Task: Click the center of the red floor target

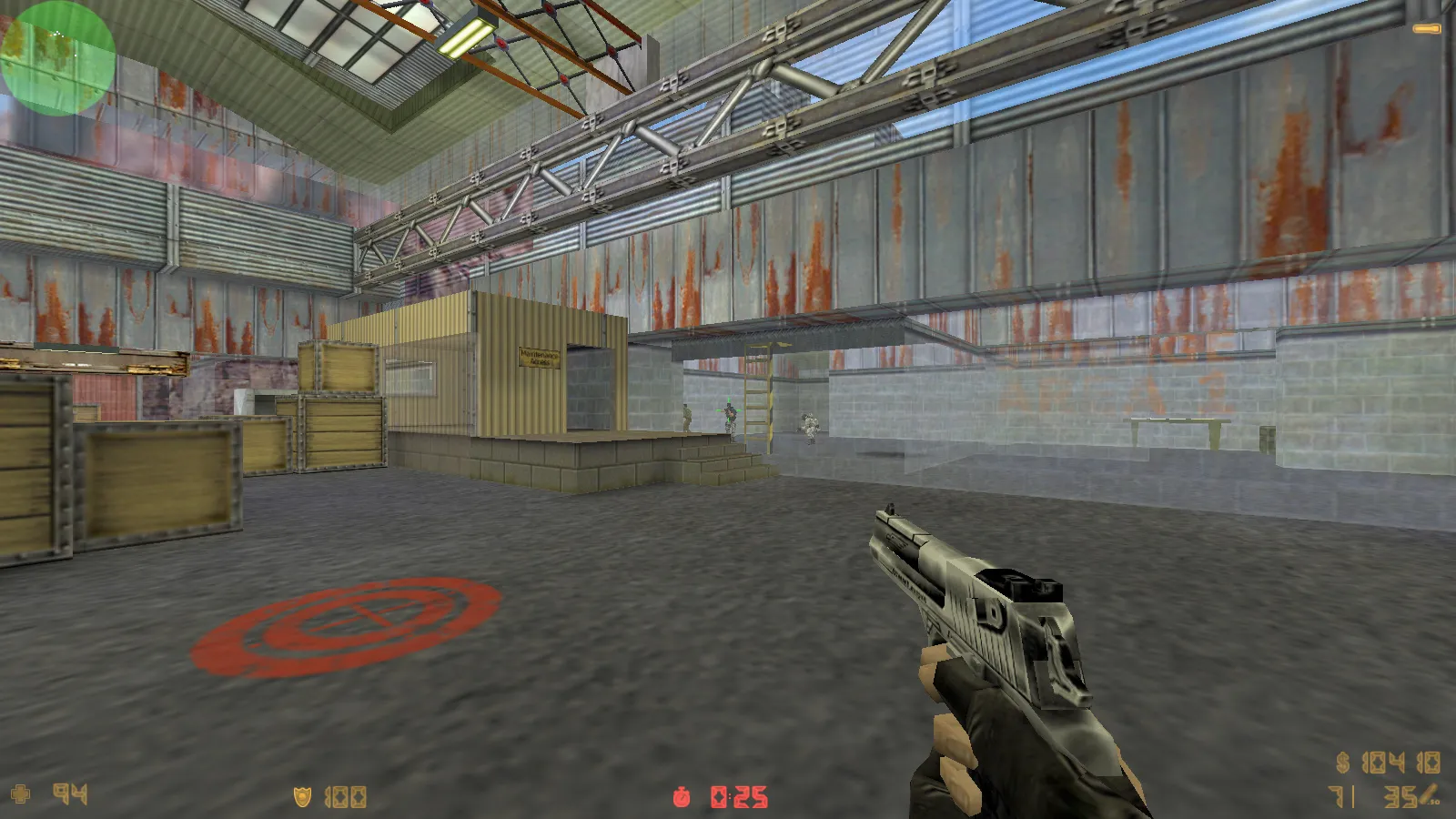Action: [x=355, y=621]
